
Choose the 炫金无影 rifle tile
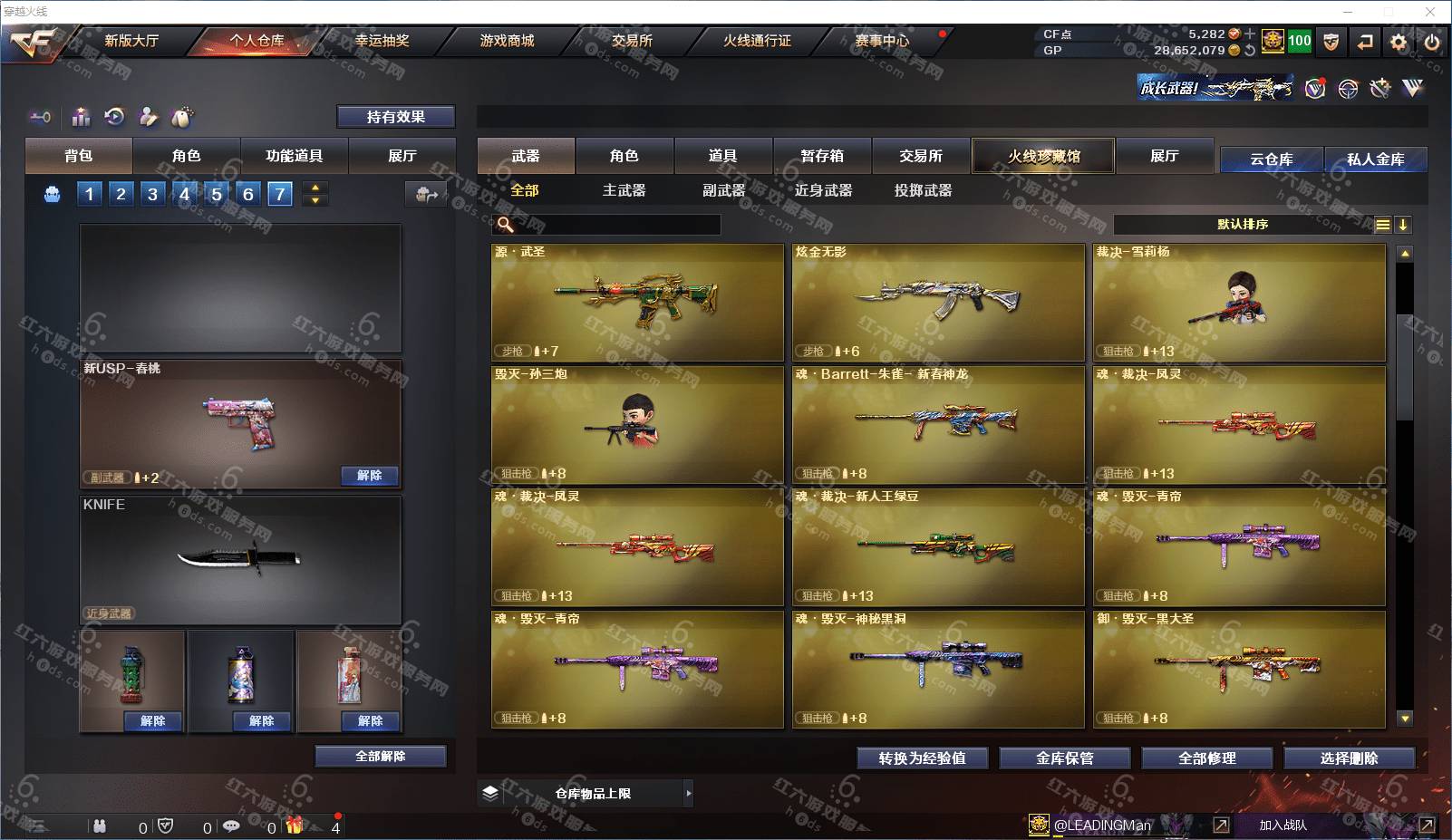tap(938, 302)
